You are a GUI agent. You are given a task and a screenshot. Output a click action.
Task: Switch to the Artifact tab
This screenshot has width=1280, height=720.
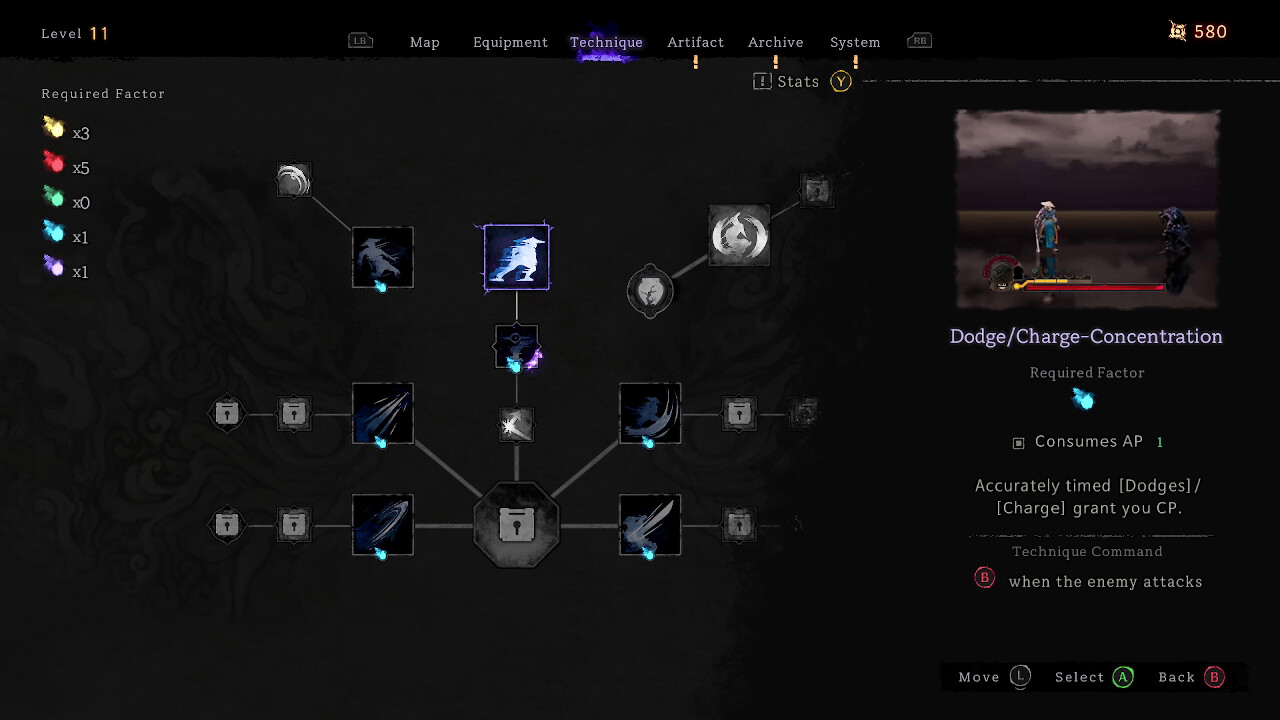(x=695, y=42)
